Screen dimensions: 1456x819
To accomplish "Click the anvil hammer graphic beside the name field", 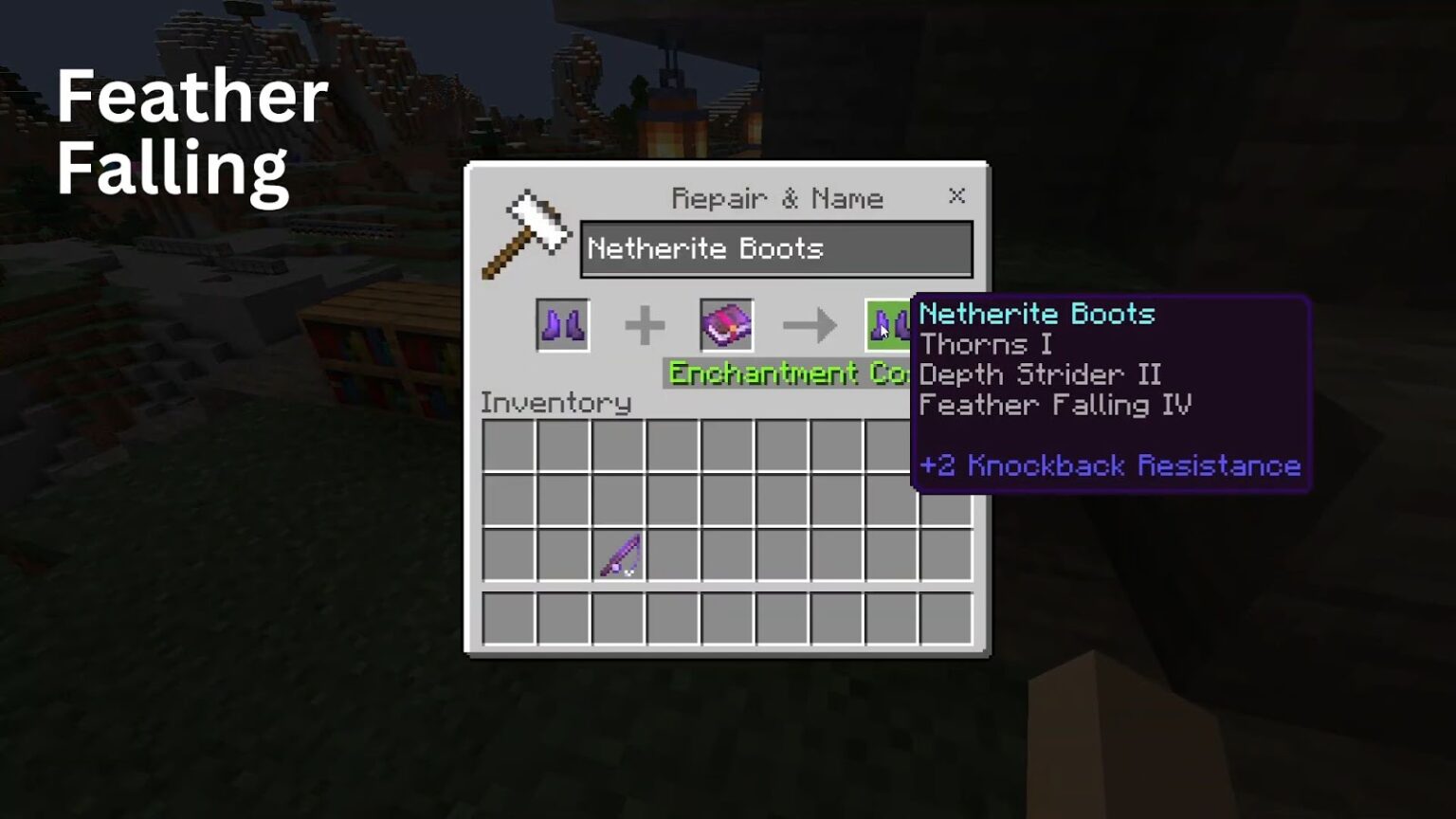I will coord(527,232).
